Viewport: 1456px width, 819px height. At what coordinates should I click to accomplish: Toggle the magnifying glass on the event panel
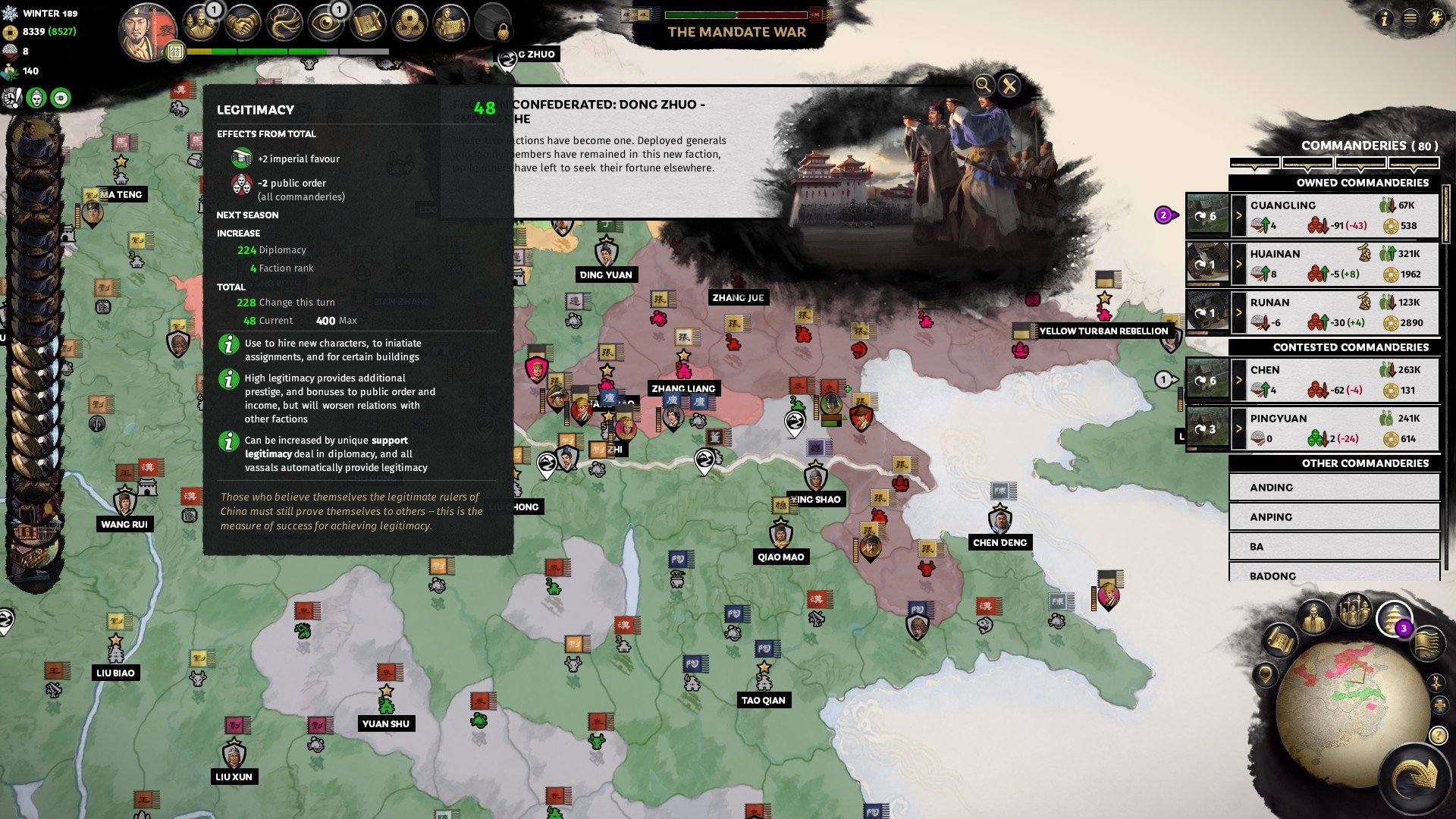click(983, 85)
